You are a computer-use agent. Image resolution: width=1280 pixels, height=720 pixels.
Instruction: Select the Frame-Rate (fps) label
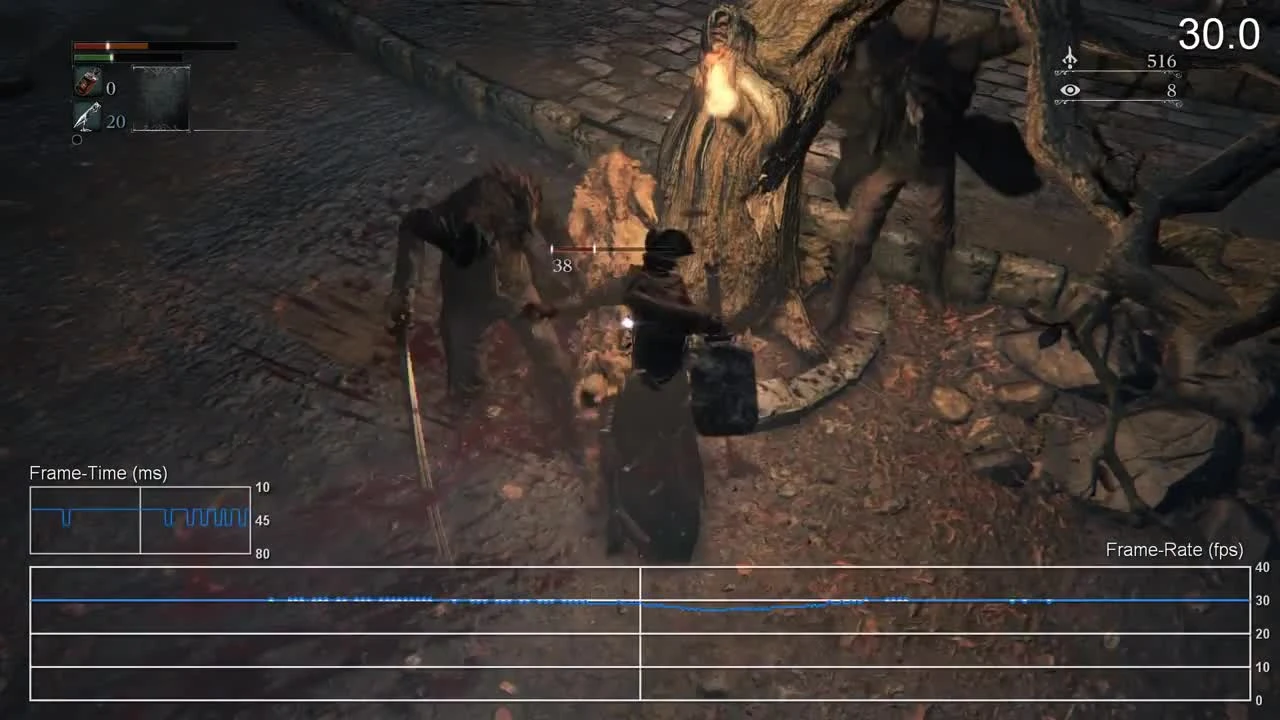(1173, 550)
